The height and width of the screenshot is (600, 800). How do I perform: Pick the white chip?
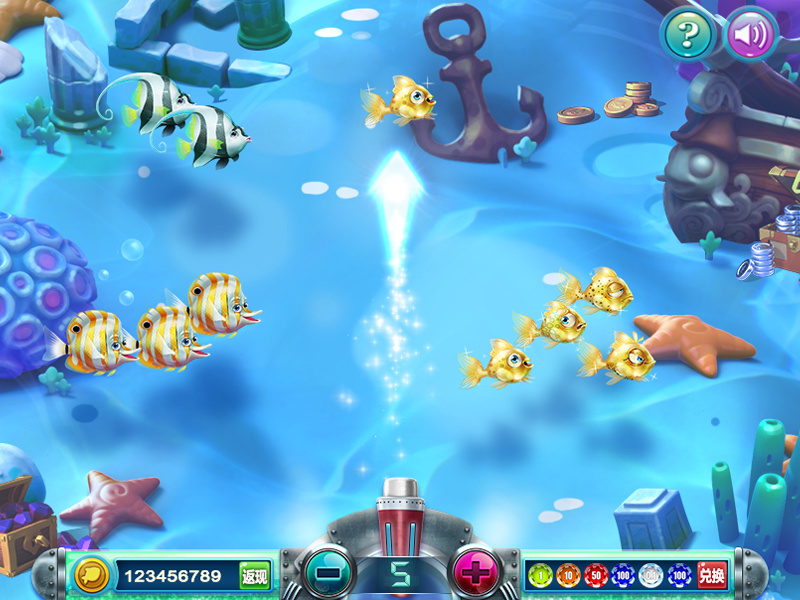coord(651,575)
